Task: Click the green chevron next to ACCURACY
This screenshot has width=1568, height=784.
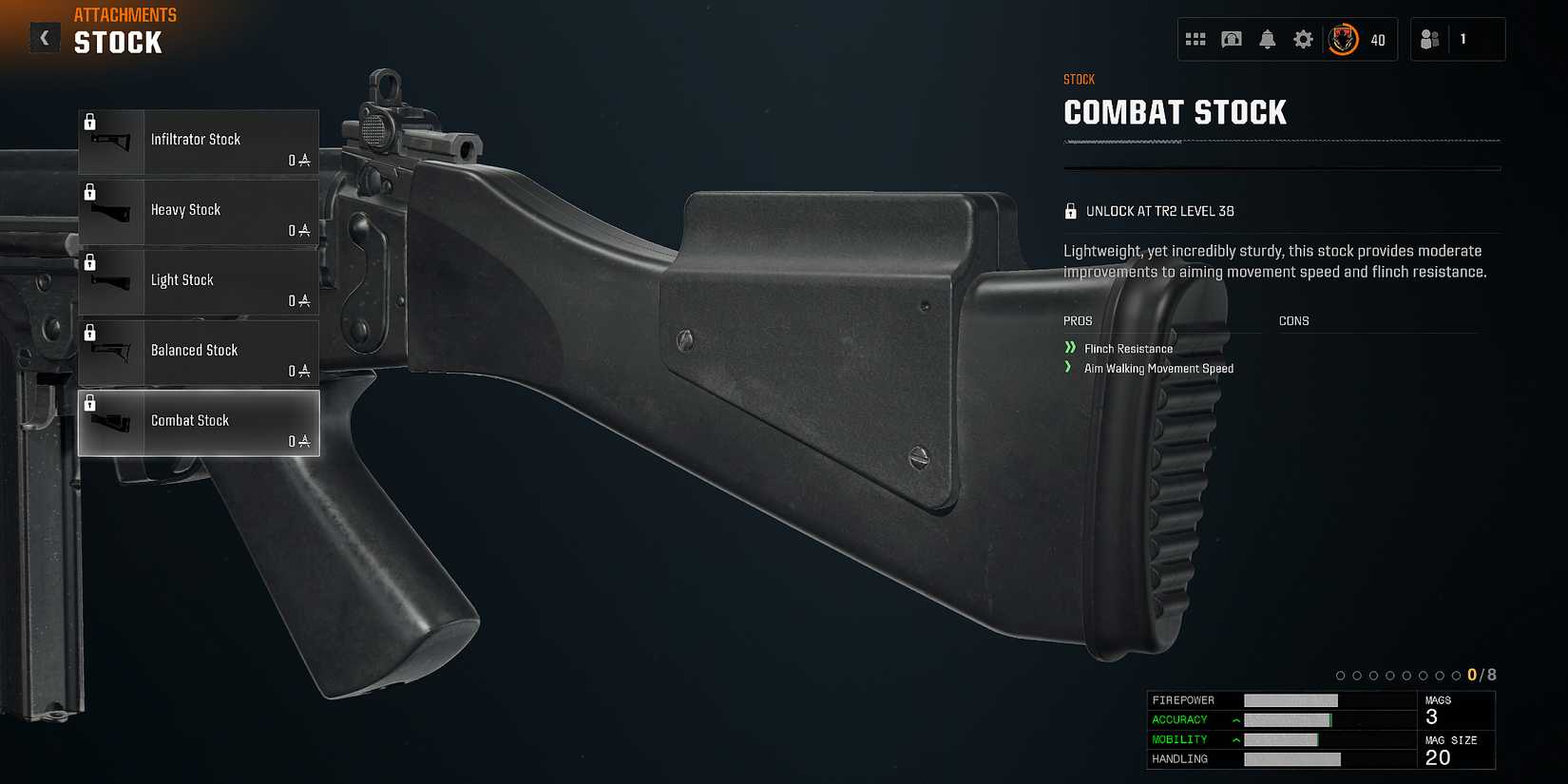Action: tap(1234, 719)
